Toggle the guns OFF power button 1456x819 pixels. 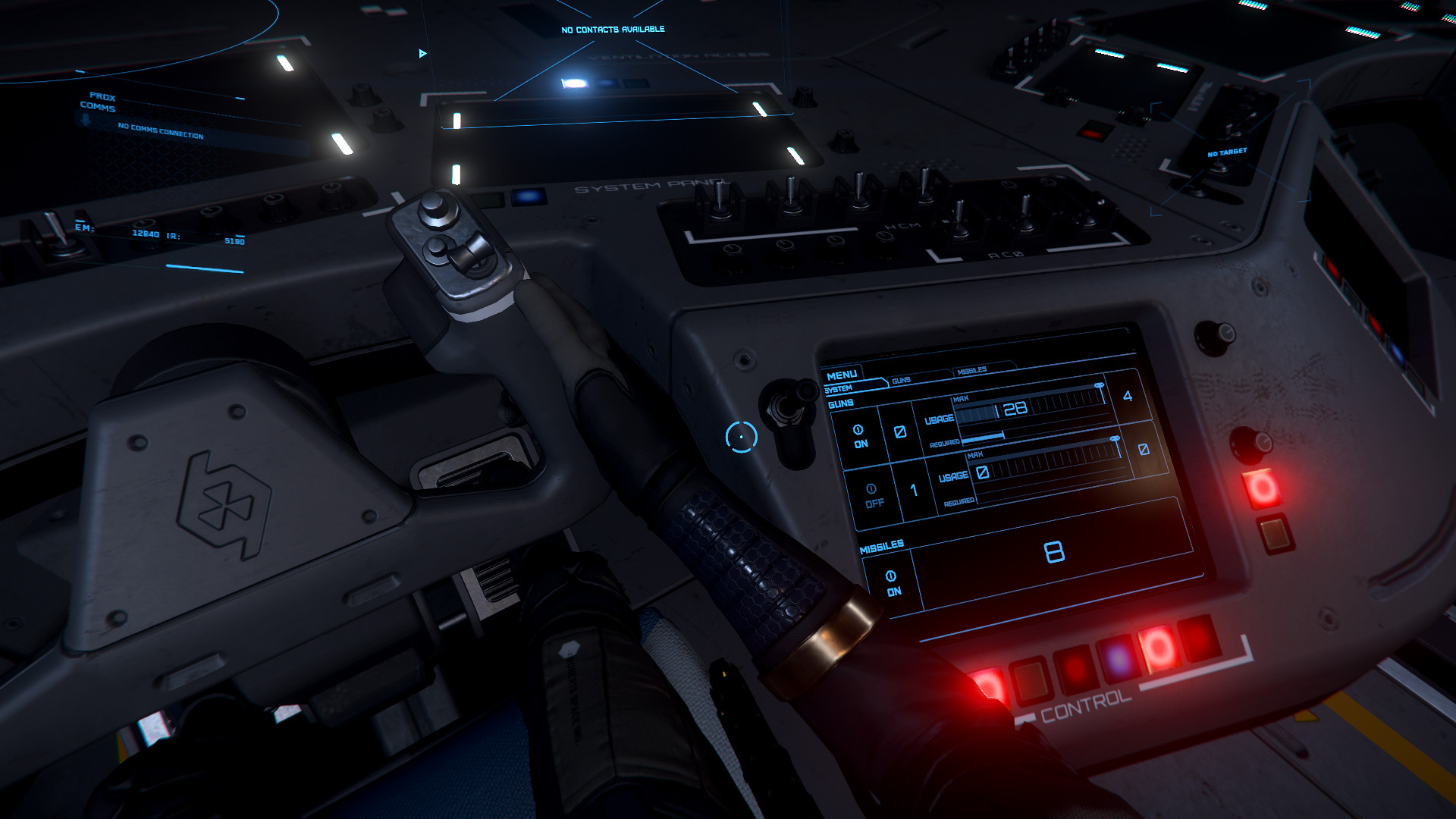(x=874, y=496)
